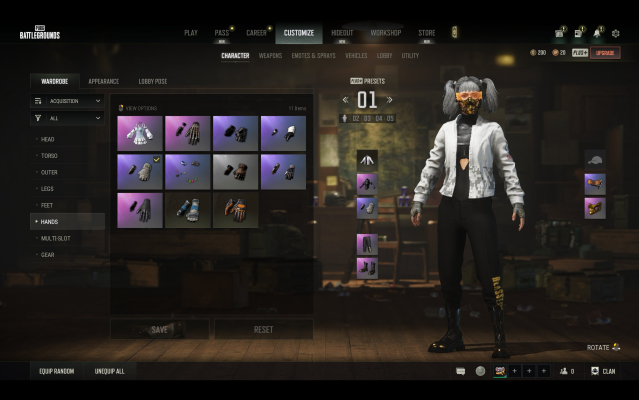Viewport: 639px width, 400px height.
Task: Unequip all items
Action: 110,371
